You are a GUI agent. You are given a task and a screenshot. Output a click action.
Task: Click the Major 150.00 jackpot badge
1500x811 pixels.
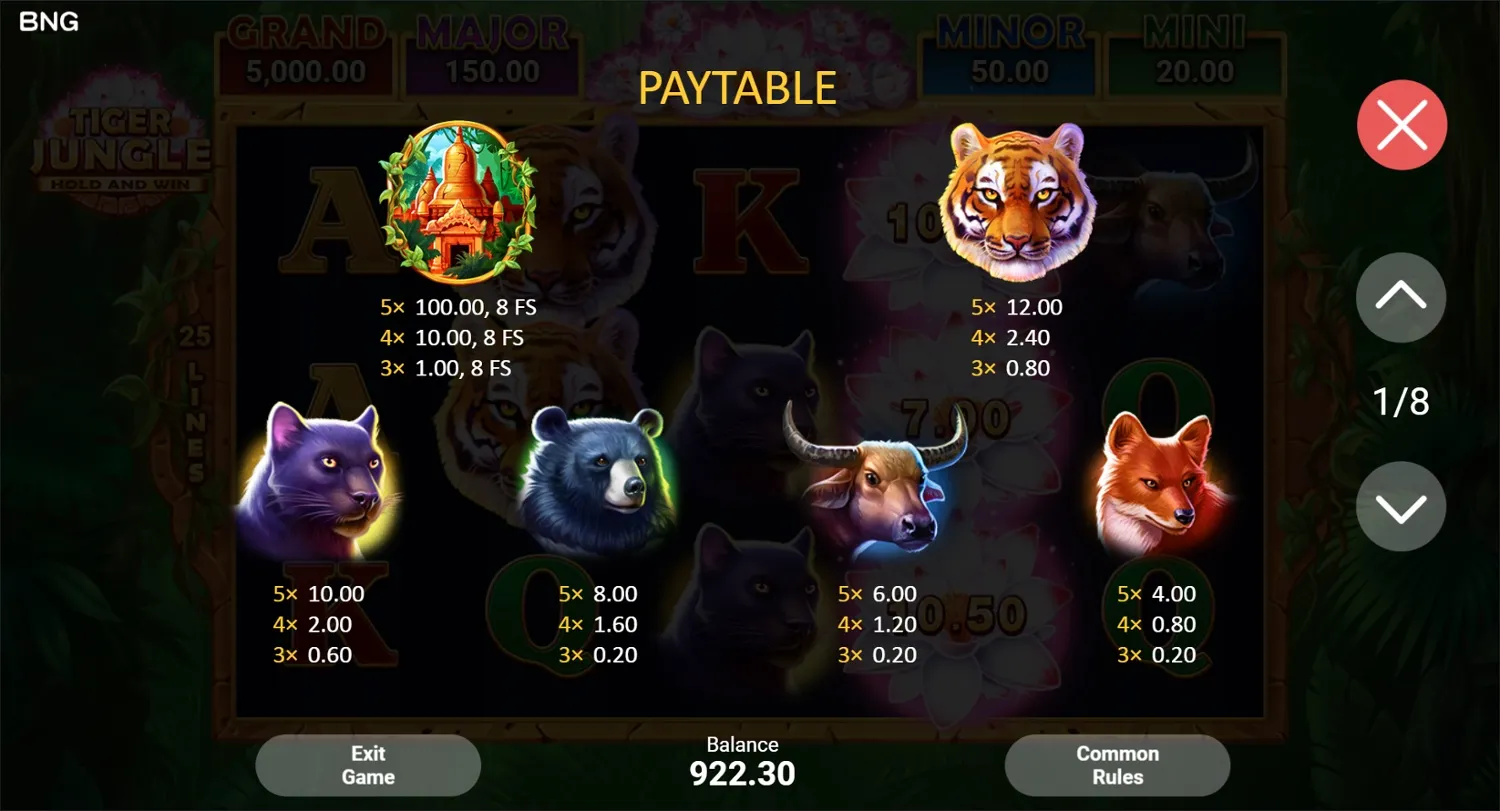point(492,50)
